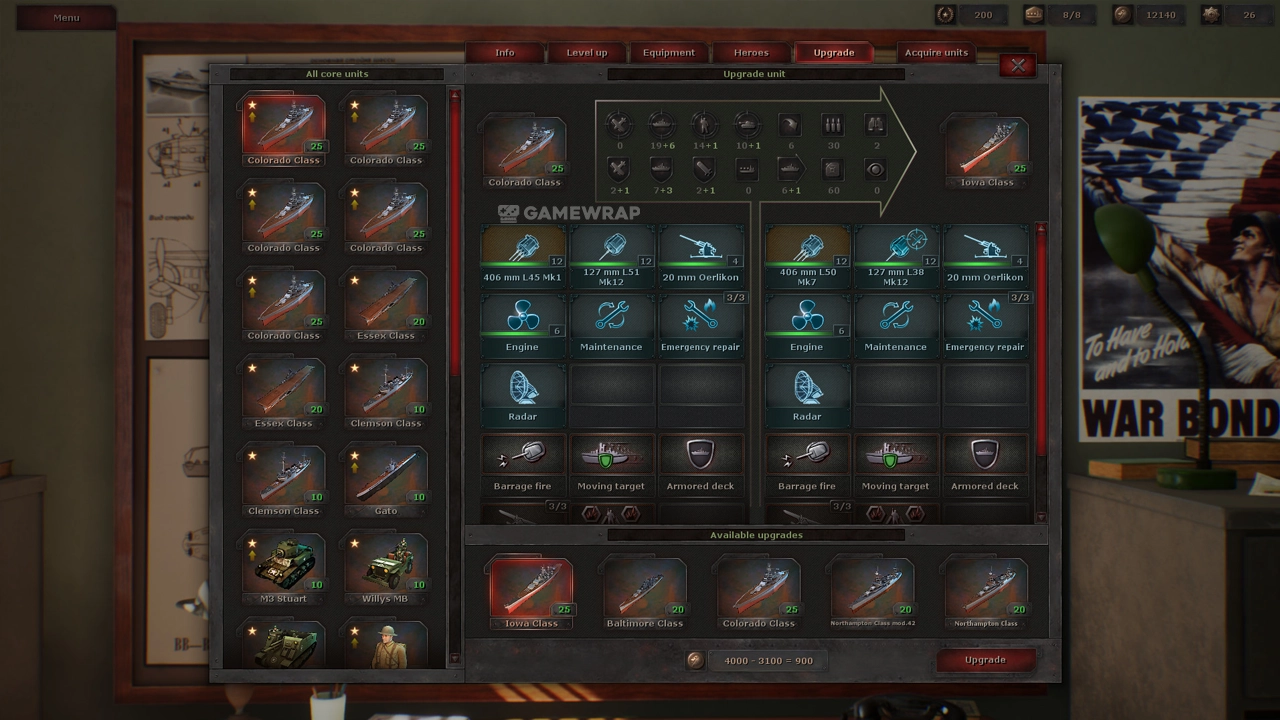The image size is (1280, 720).
Task: Select the Acquire units tab
Action: (936, 53)
